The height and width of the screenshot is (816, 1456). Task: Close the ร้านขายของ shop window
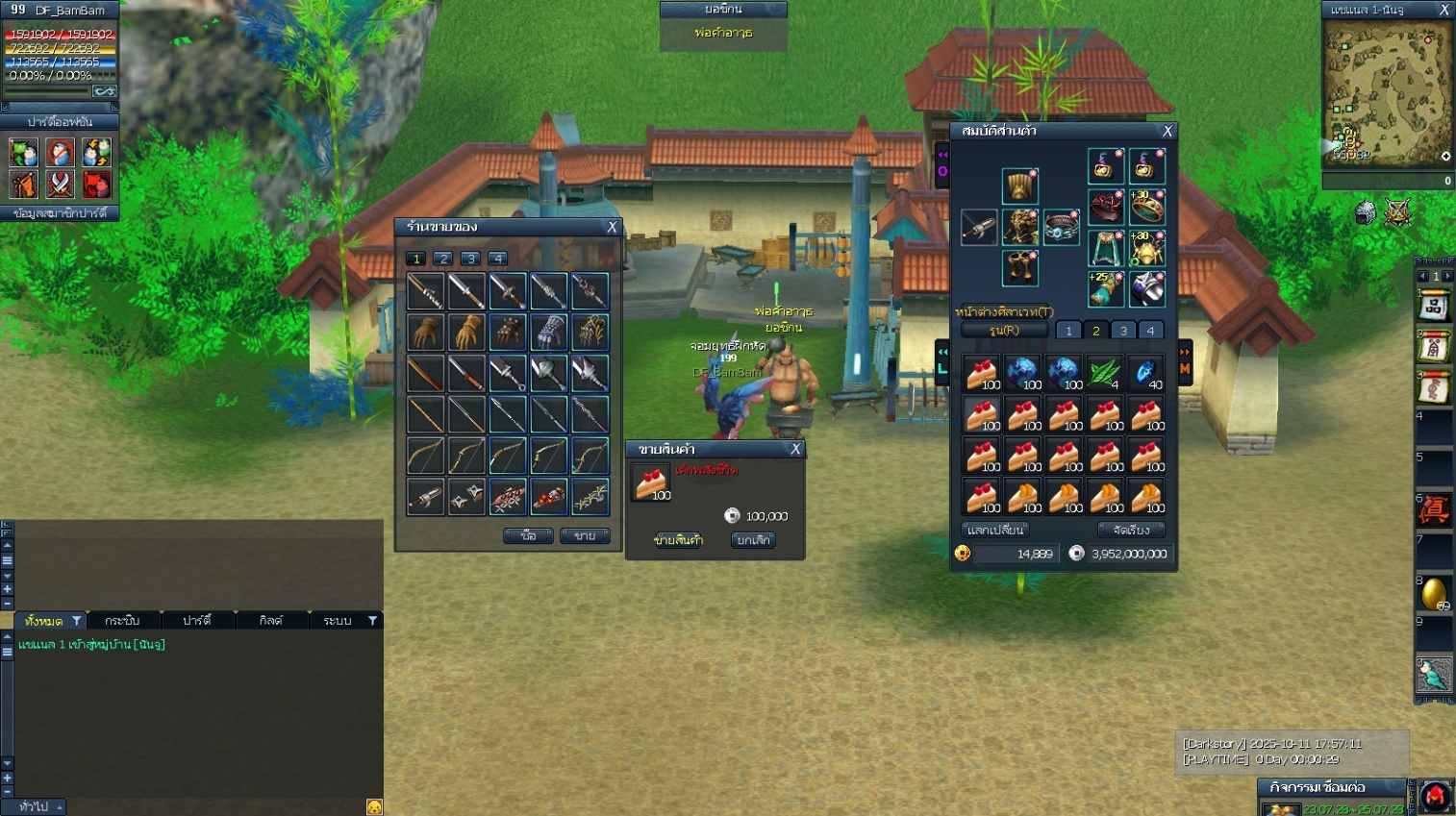click(x=612, y=227)
